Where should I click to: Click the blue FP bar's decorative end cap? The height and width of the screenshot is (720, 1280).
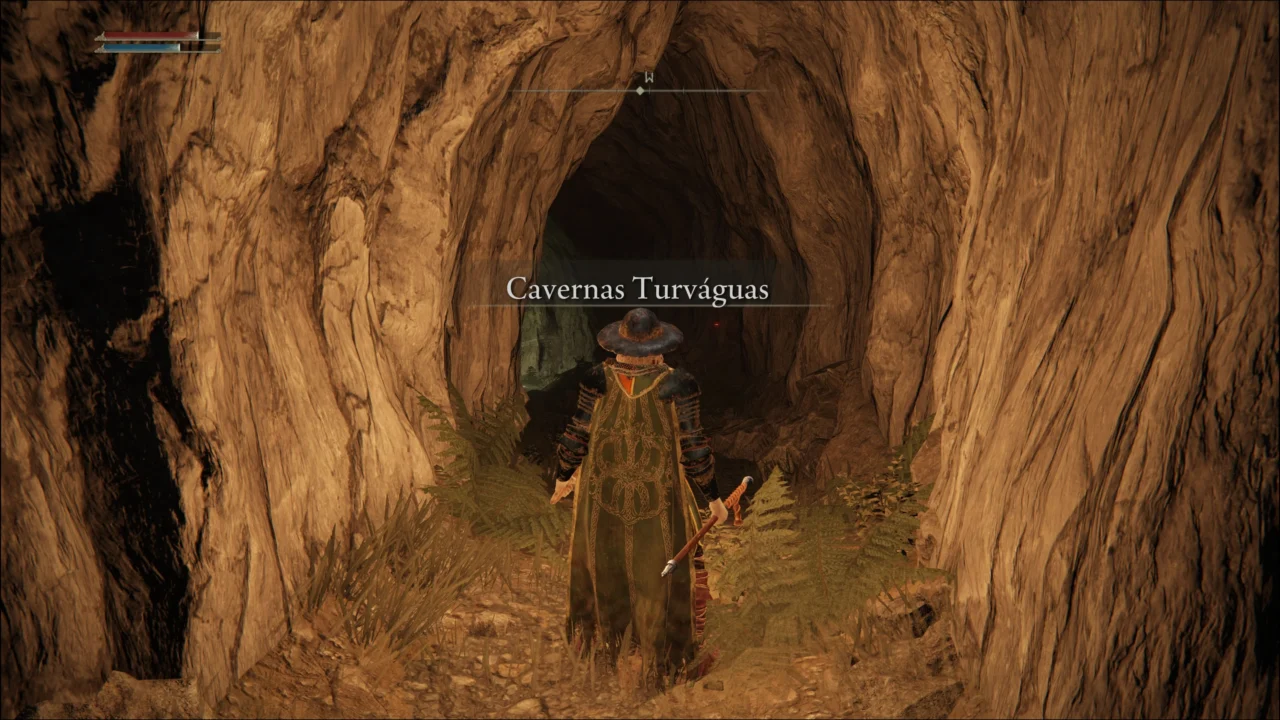102,50
